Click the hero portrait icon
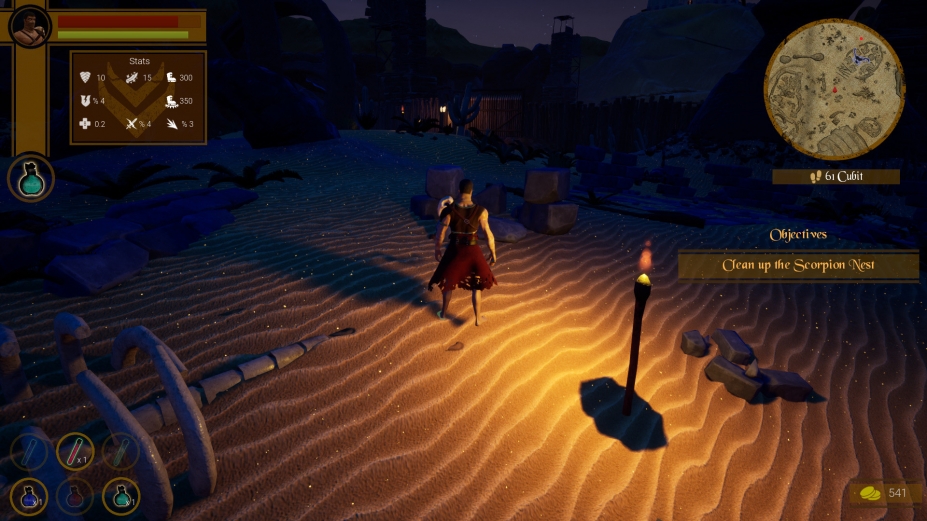The height and width of the screenshot is (521, 927). pos(29,27)
